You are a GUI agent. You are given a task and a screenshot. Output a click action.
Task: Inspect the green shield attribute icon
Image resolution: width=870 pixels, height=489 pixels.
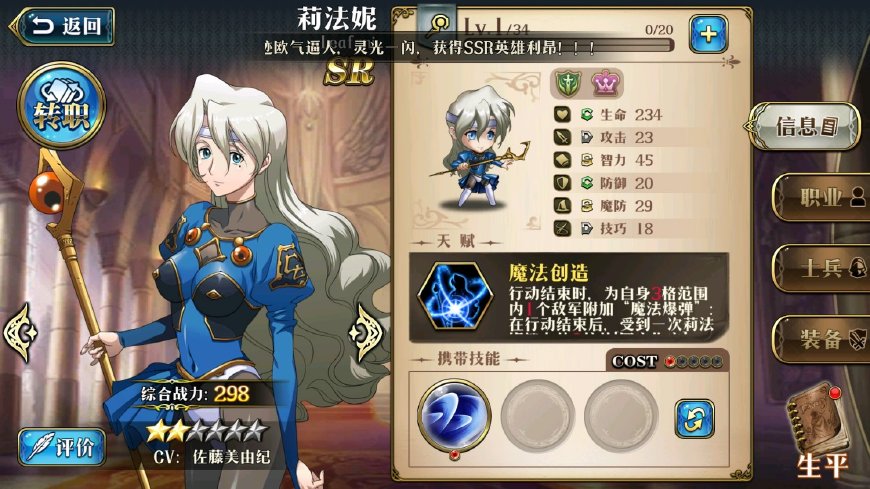568,83
